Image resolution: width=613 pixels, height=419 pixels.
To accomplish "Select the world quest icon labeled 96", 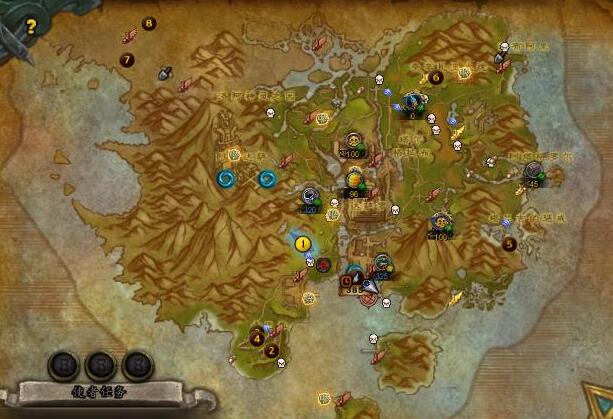I will 354,181.
